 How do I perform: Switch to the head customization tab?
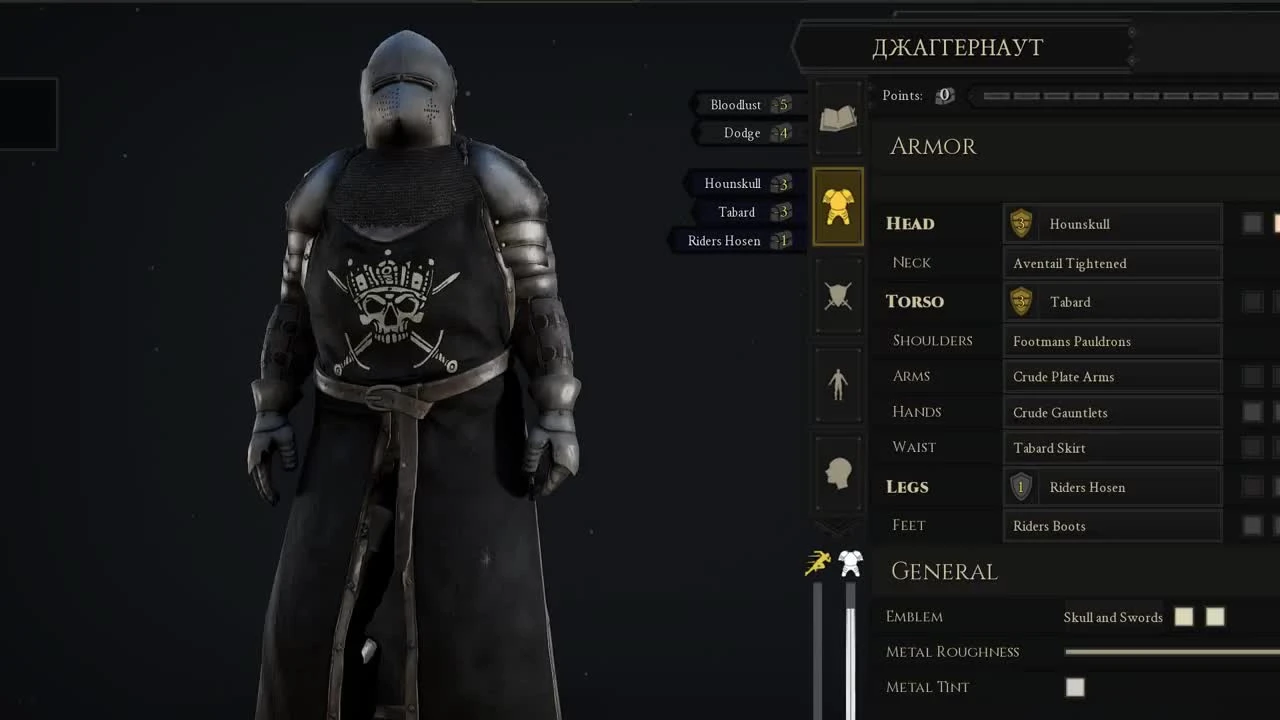838,473
